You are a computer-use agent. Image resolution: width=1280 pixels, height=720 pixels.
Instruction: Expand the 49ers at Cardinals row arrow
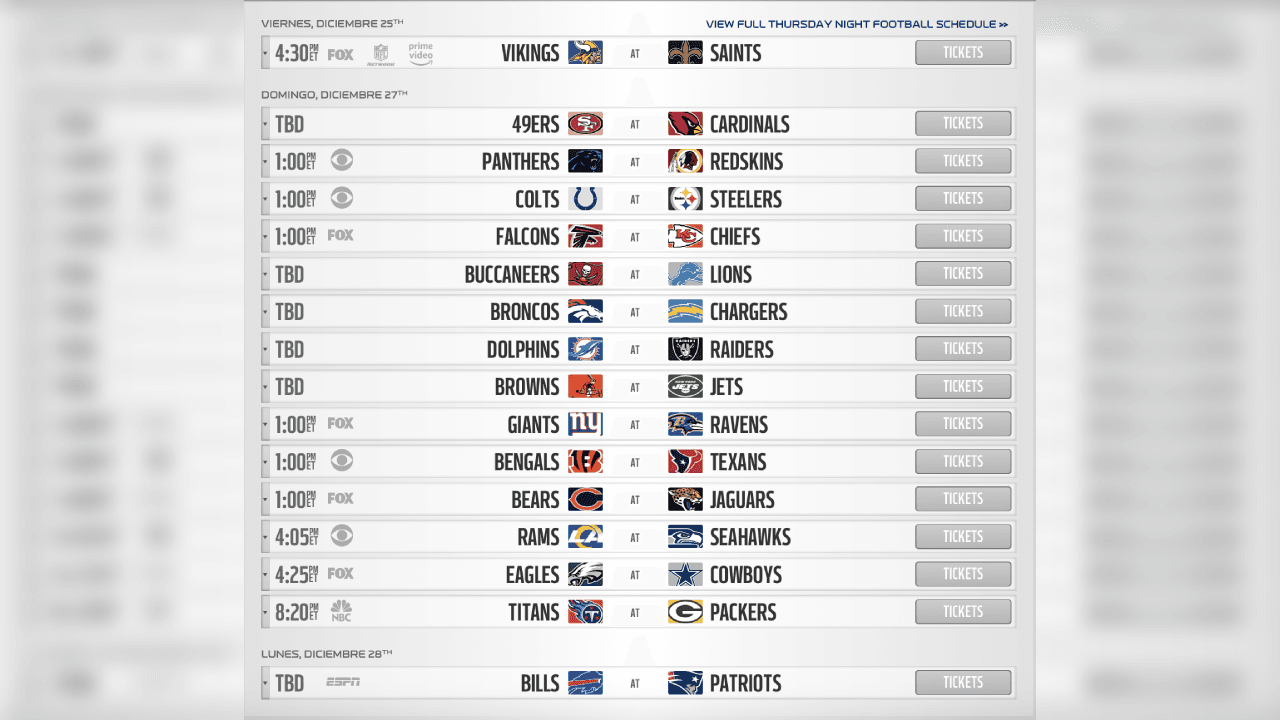click(x=264, y=123)
